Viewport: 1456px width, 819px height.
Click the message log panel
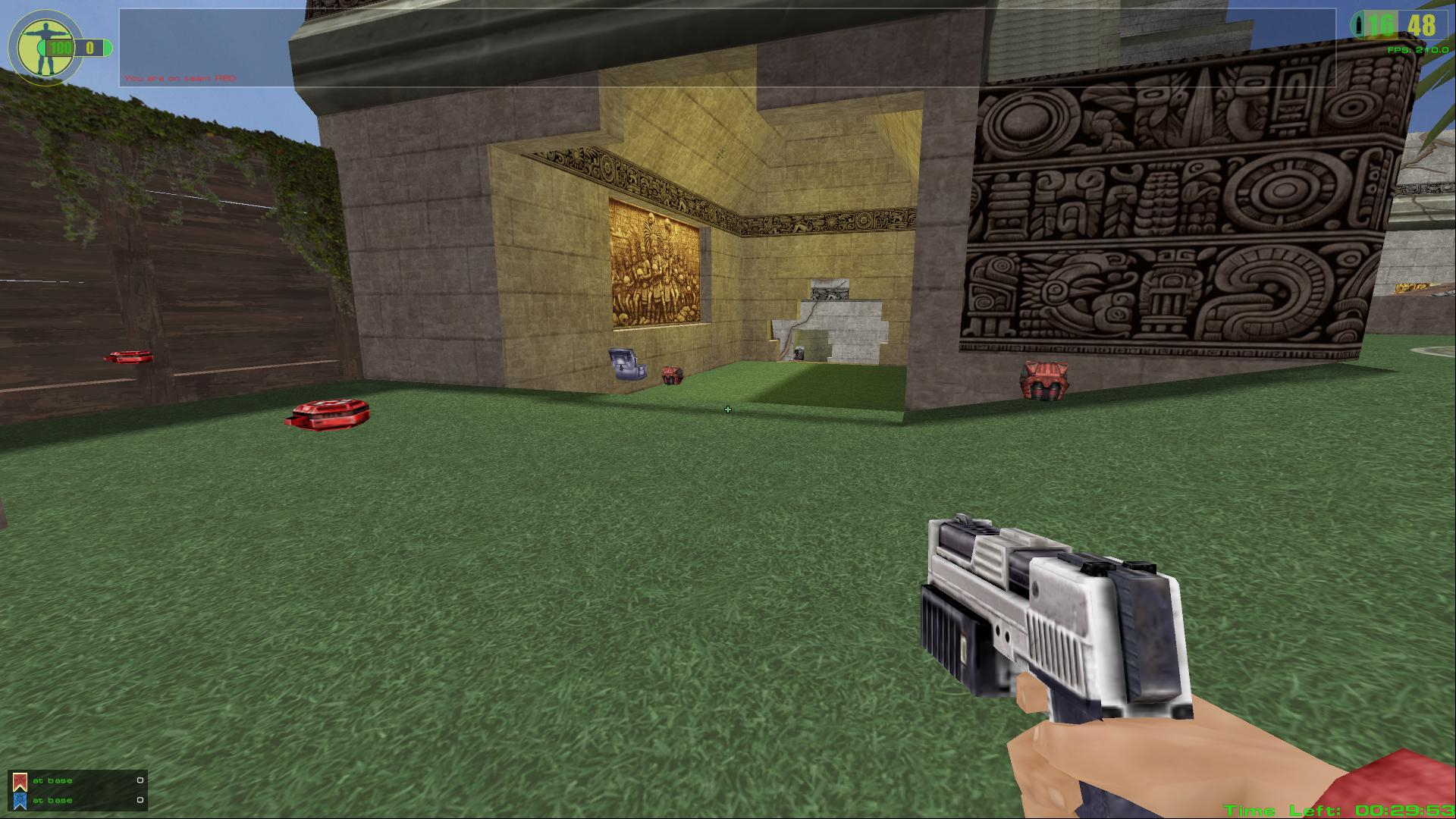point(726,48)
